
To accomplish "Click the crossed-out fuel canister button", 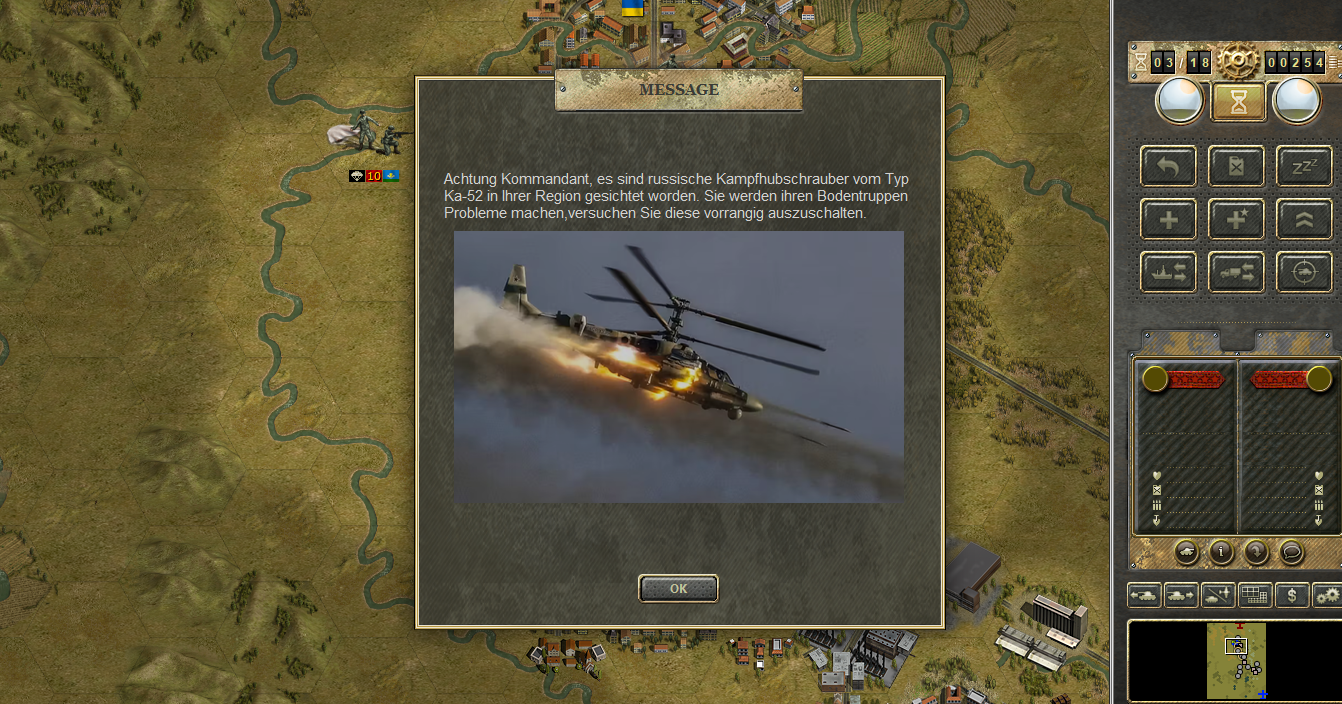I will tap(1236, 166).
